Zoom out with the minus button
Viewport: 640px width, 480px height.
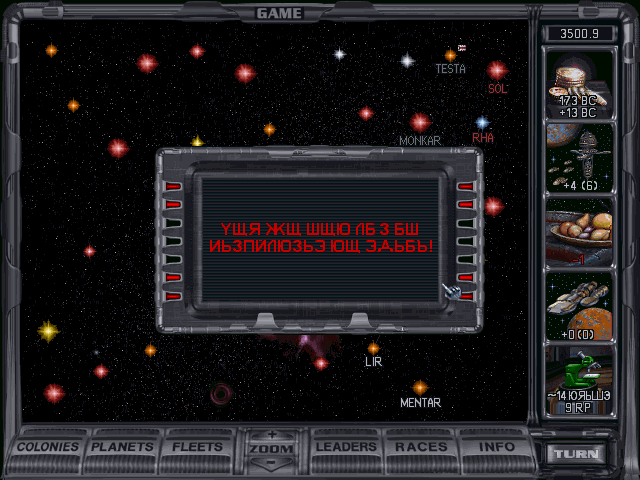click(271, 463)
